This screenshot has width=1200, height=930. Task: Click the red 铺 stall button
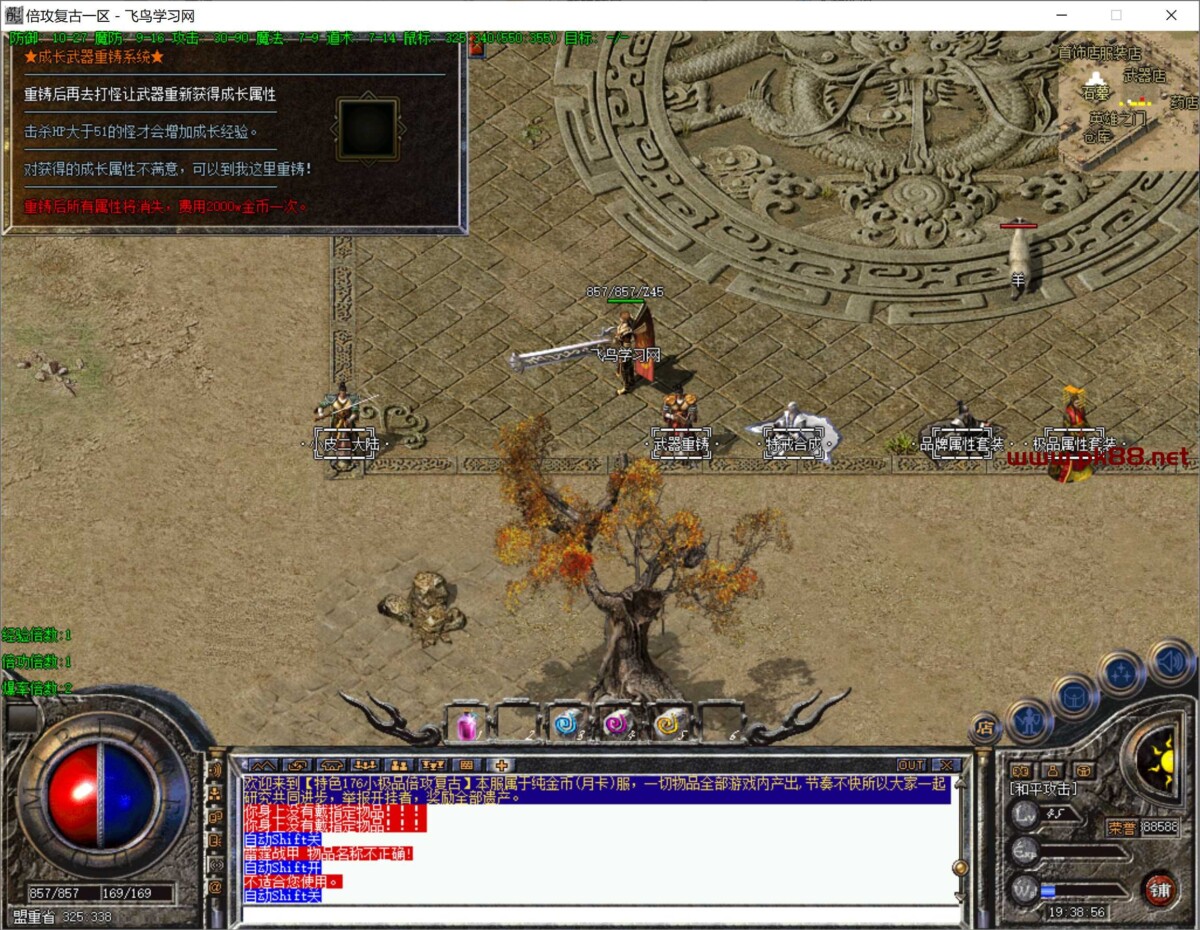1160,889
